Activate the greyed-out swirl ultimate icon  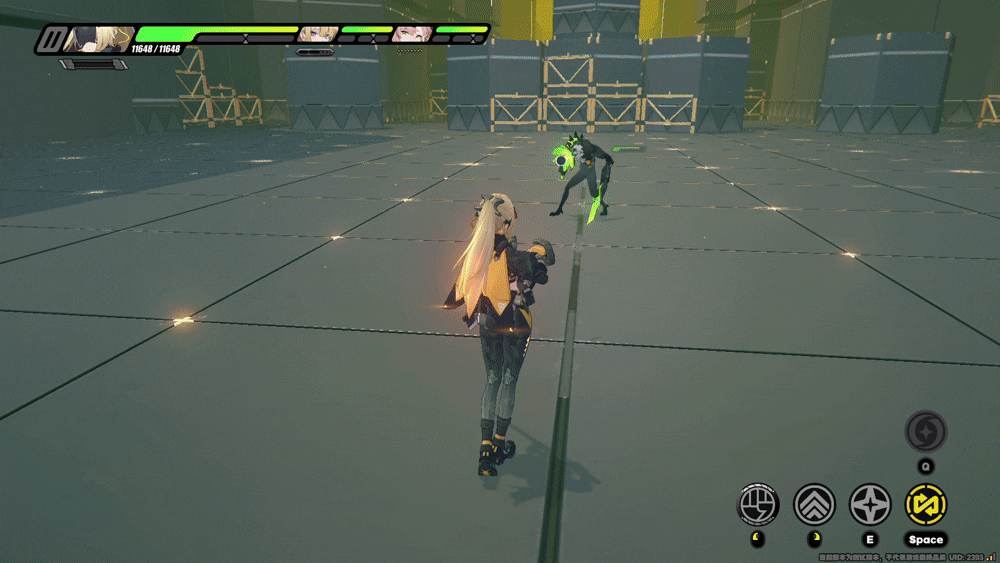[x=926, y=432]
